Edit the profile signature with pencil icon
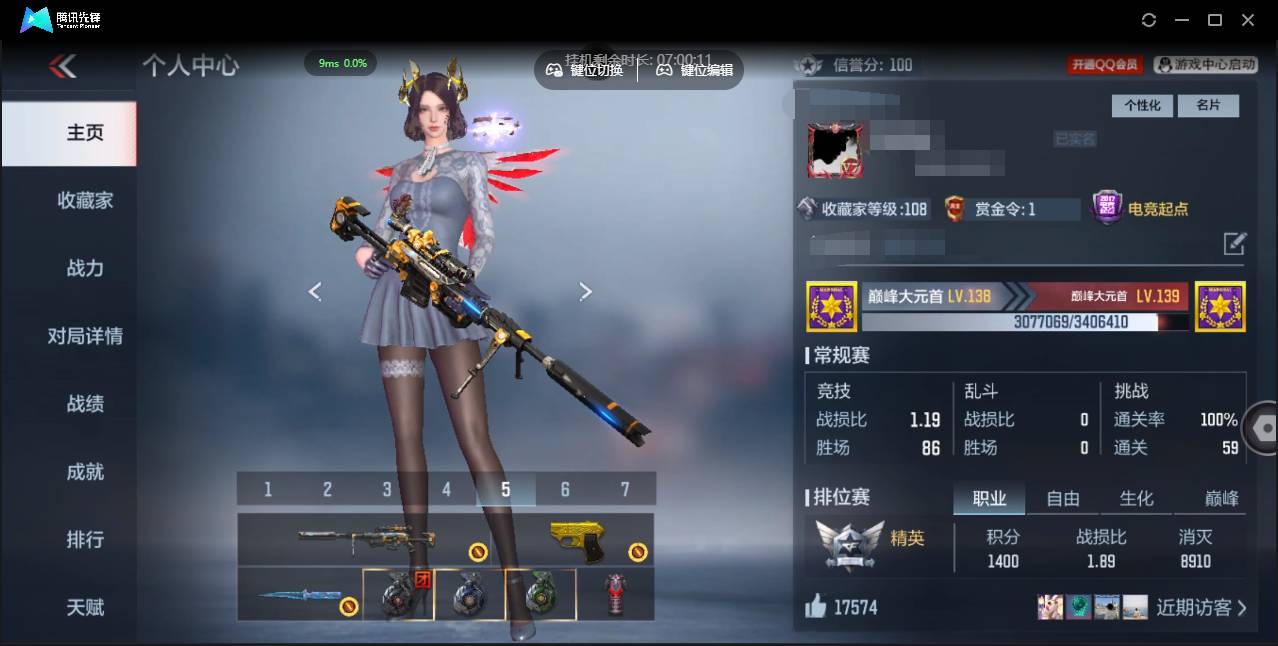1278x646 pixels. 1235,243
